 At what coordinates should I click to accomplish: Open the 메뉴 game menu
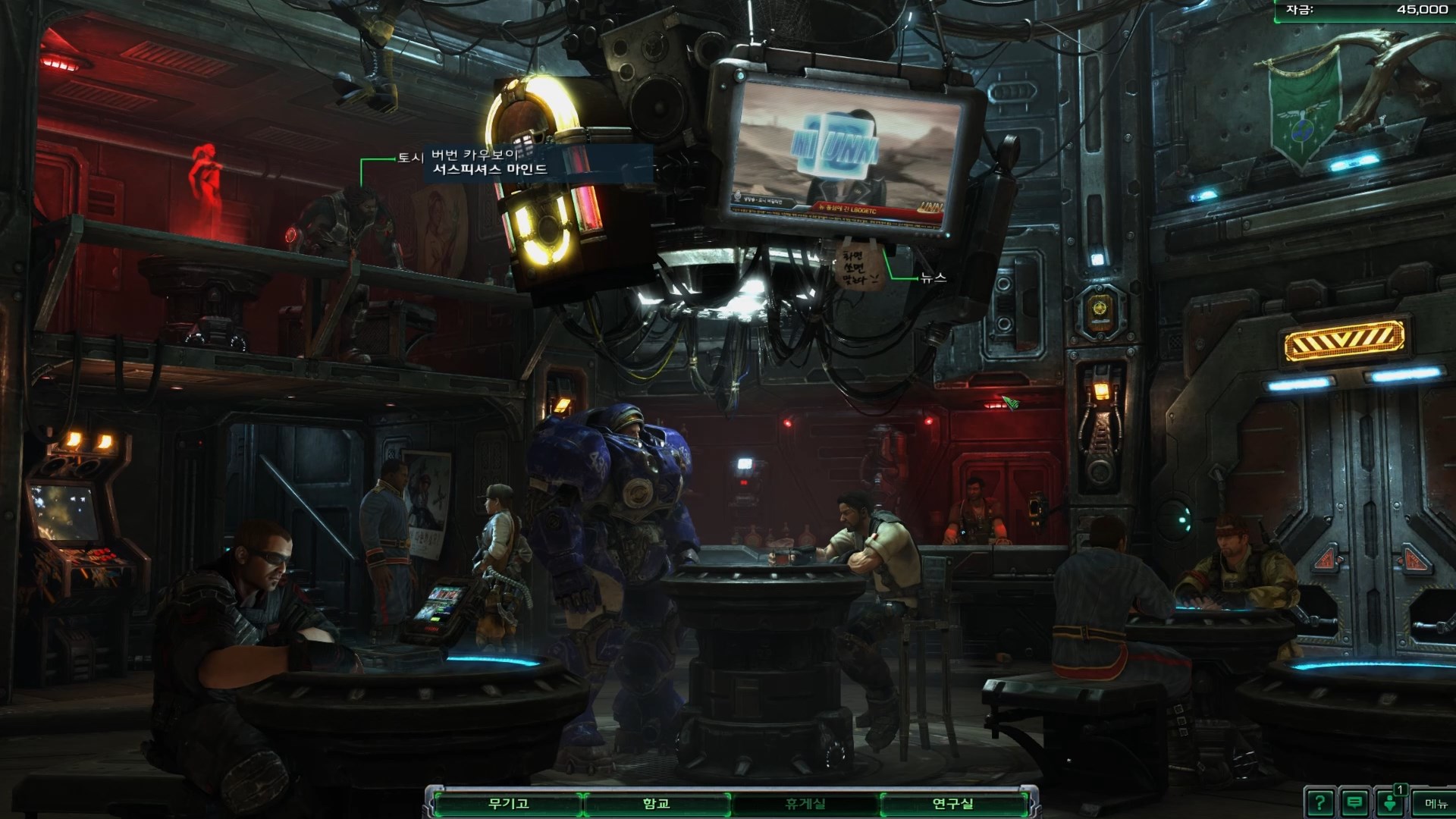point(1436,804)
